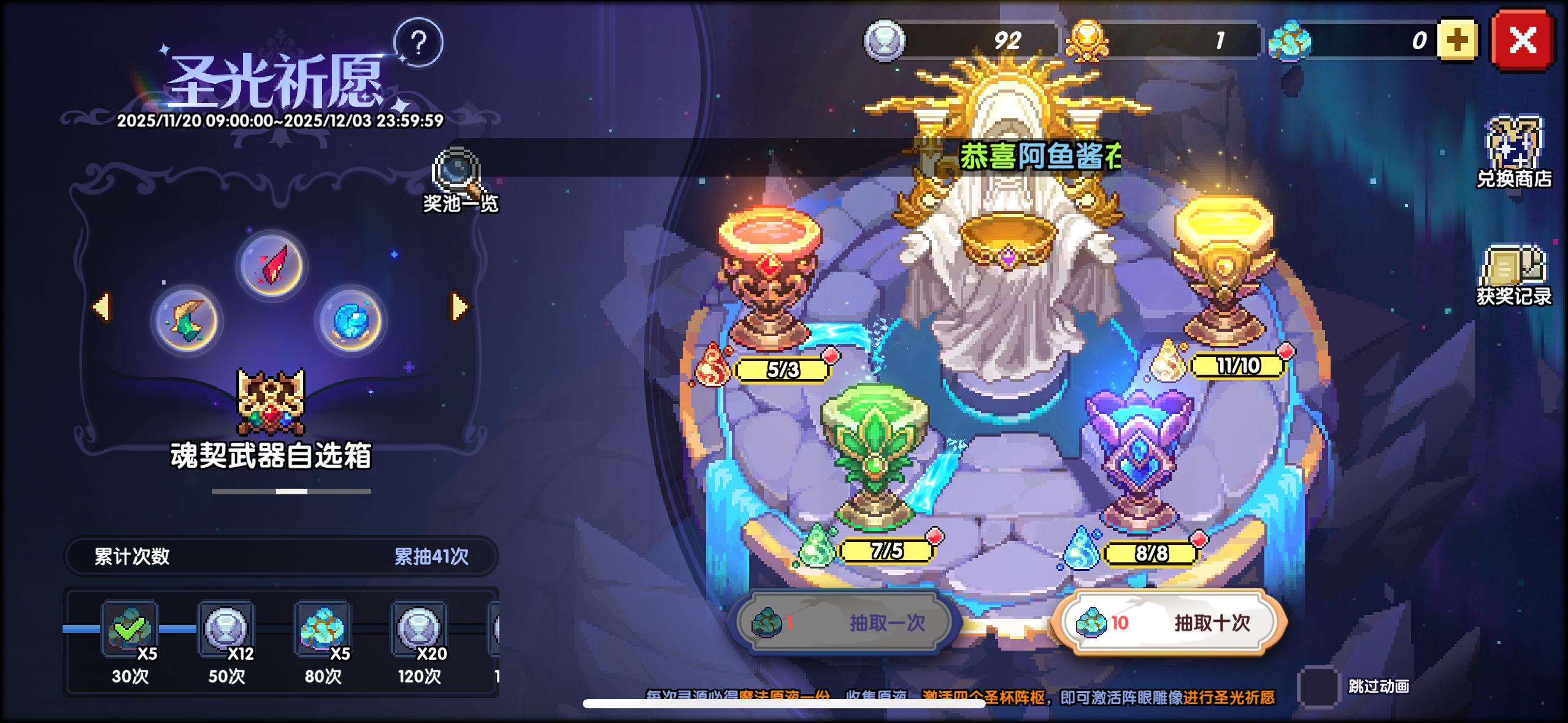1568x723 pixels.
Task: Click the claimed checkmark on the 30次 reward
Action: 129,628
